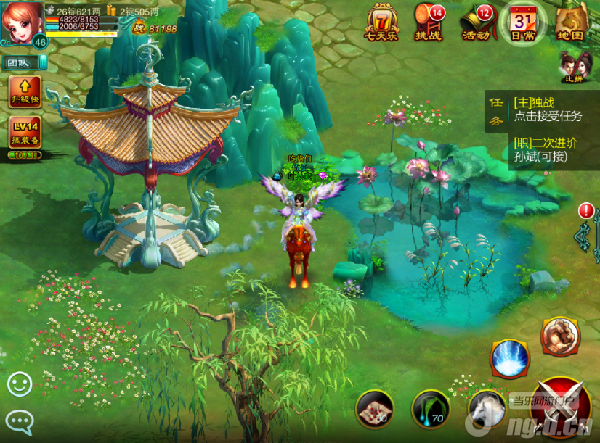Activate the fist punch skill
The width and height of the screenshot is (600, 443).
coord(558,338)
